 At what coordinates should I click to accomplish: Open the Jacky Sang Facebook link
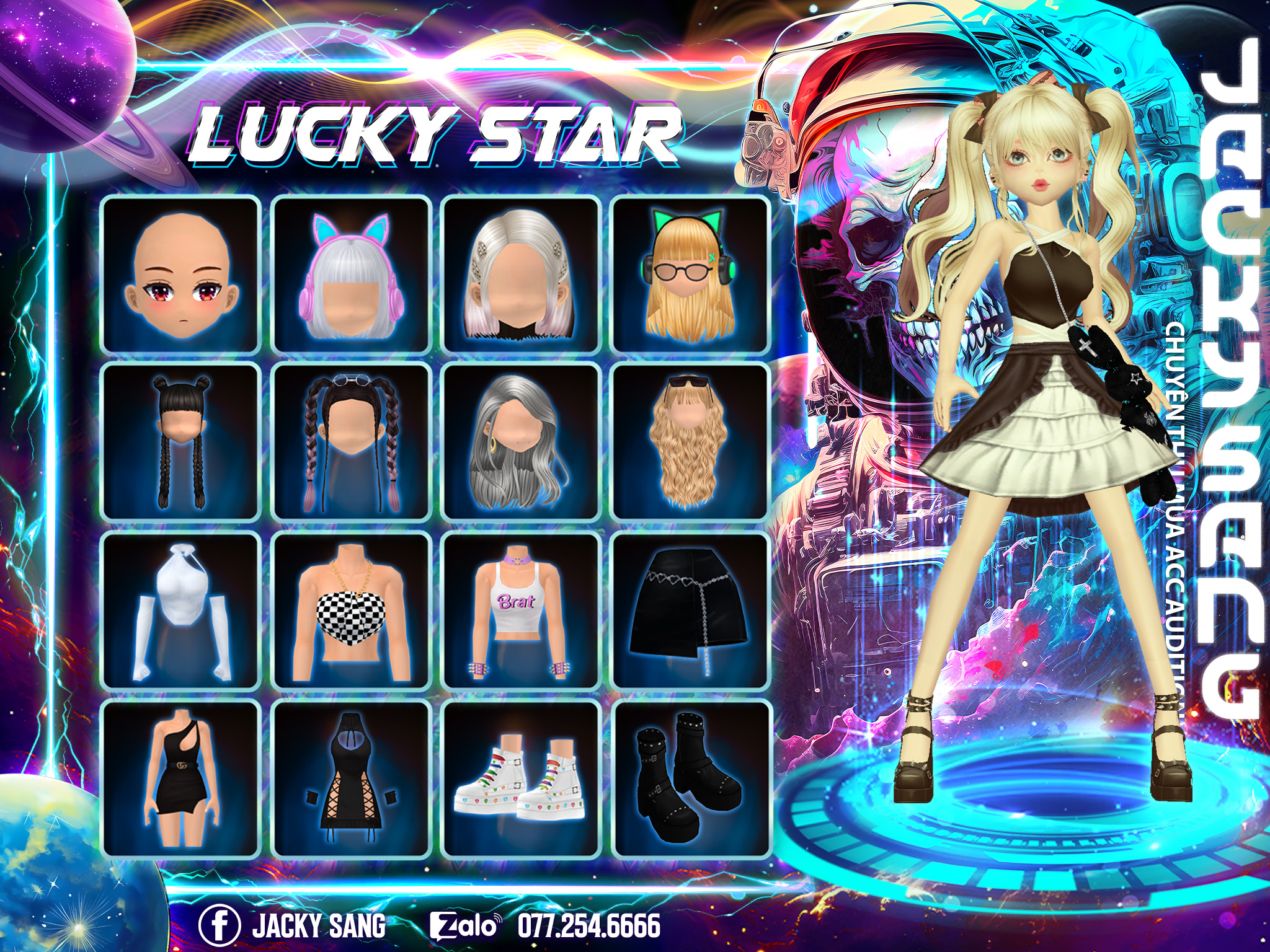click(292, 925)
